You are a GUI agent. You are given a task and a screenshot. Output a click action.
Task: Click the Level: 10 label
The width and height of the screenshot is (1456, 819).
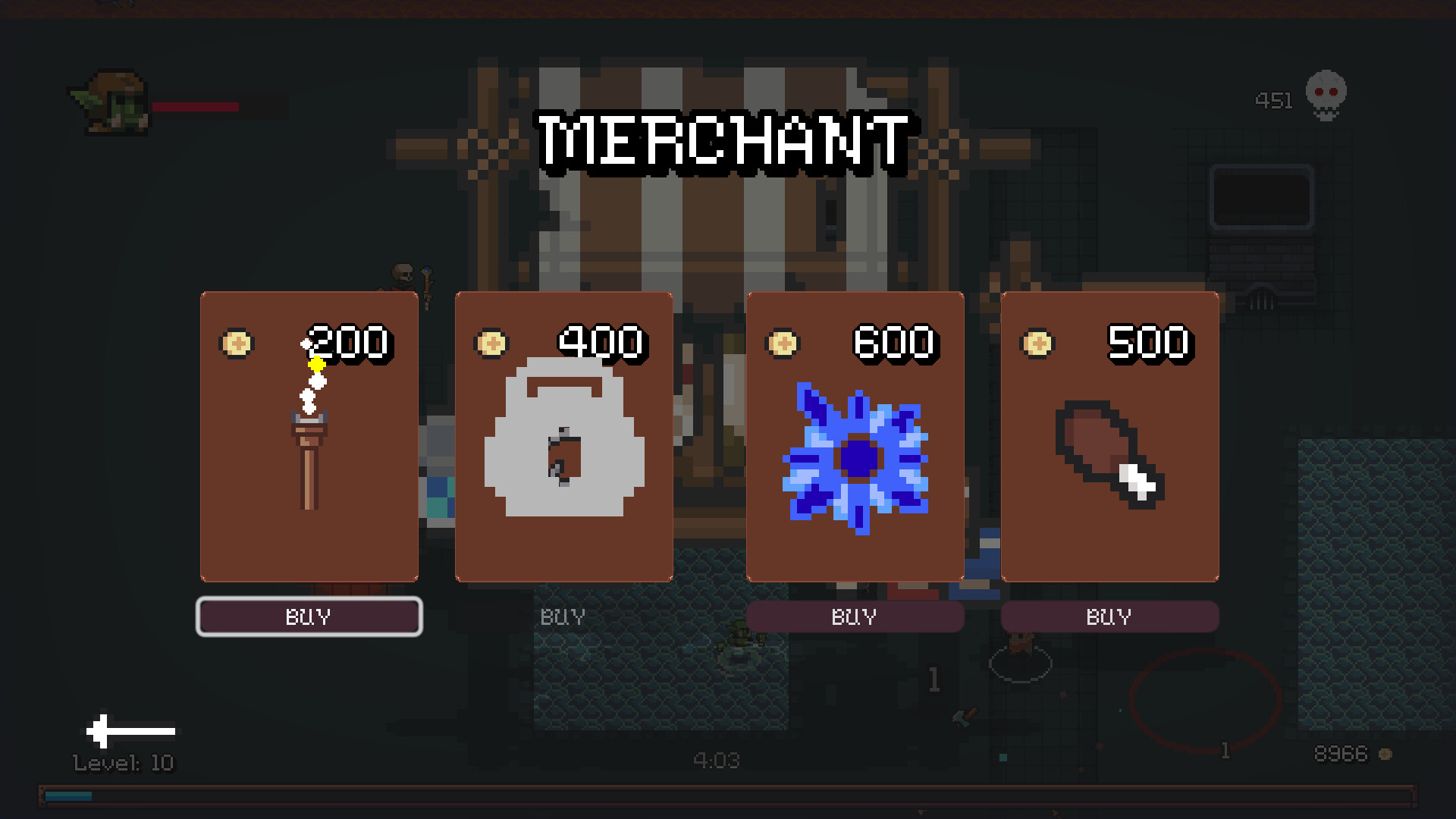pos(123,762)
